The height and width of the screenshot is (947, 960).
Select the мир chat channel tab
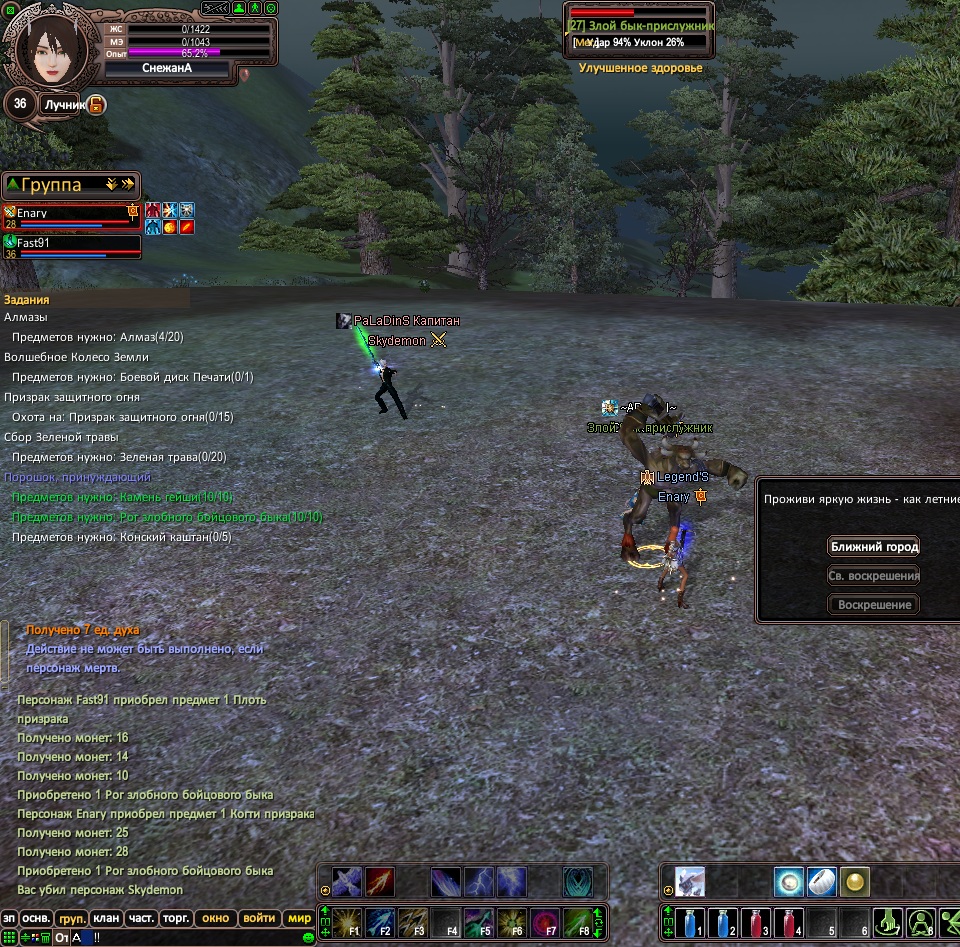click(x=299, y=918)
